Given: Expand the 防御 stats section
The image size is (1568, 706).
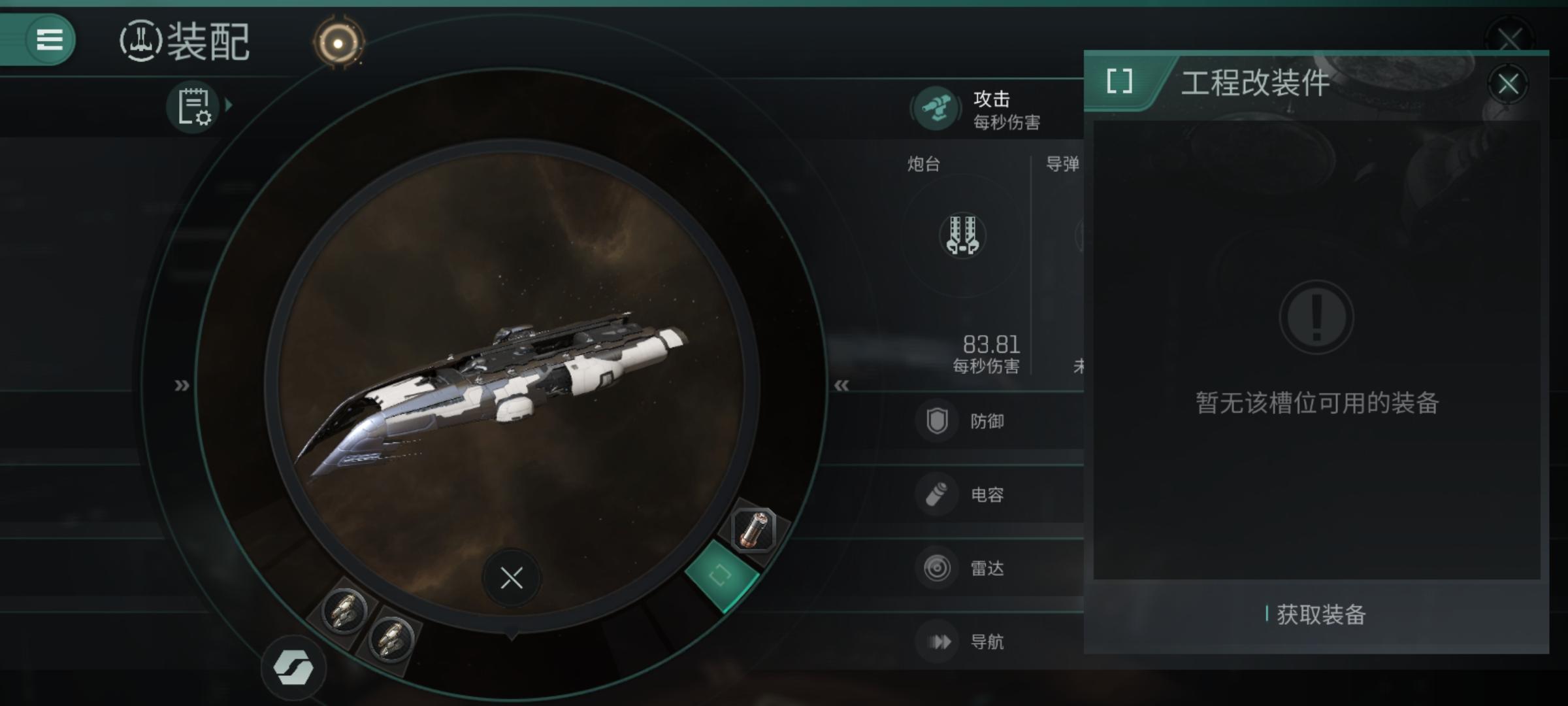Looking at the screenshot, I should tap(987, 422).
